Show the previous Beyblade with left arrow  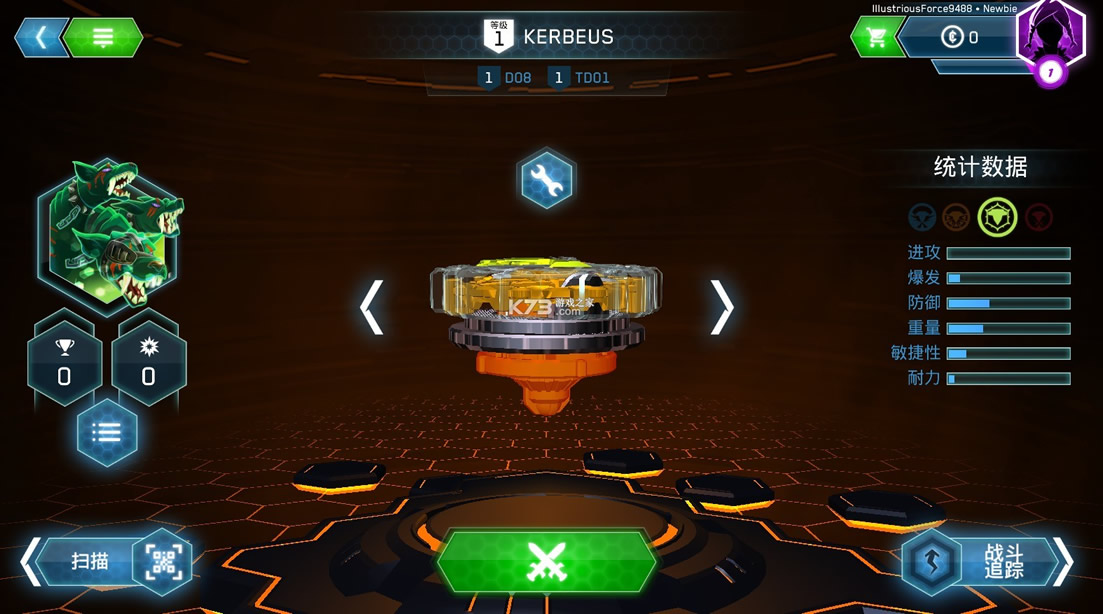[372, 306]
